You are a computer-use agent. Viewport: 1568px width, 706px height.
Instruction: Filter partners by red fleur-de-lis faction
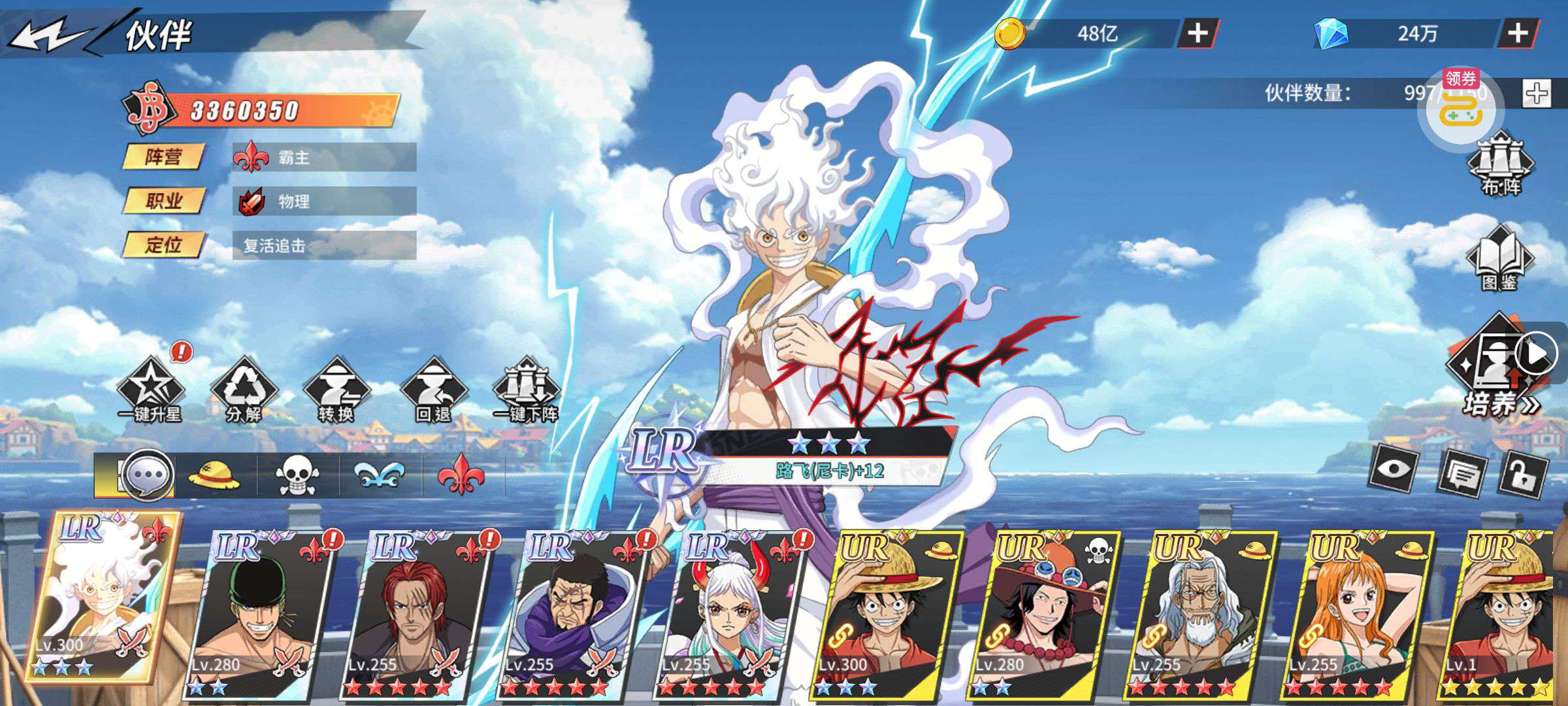[461, 475]
